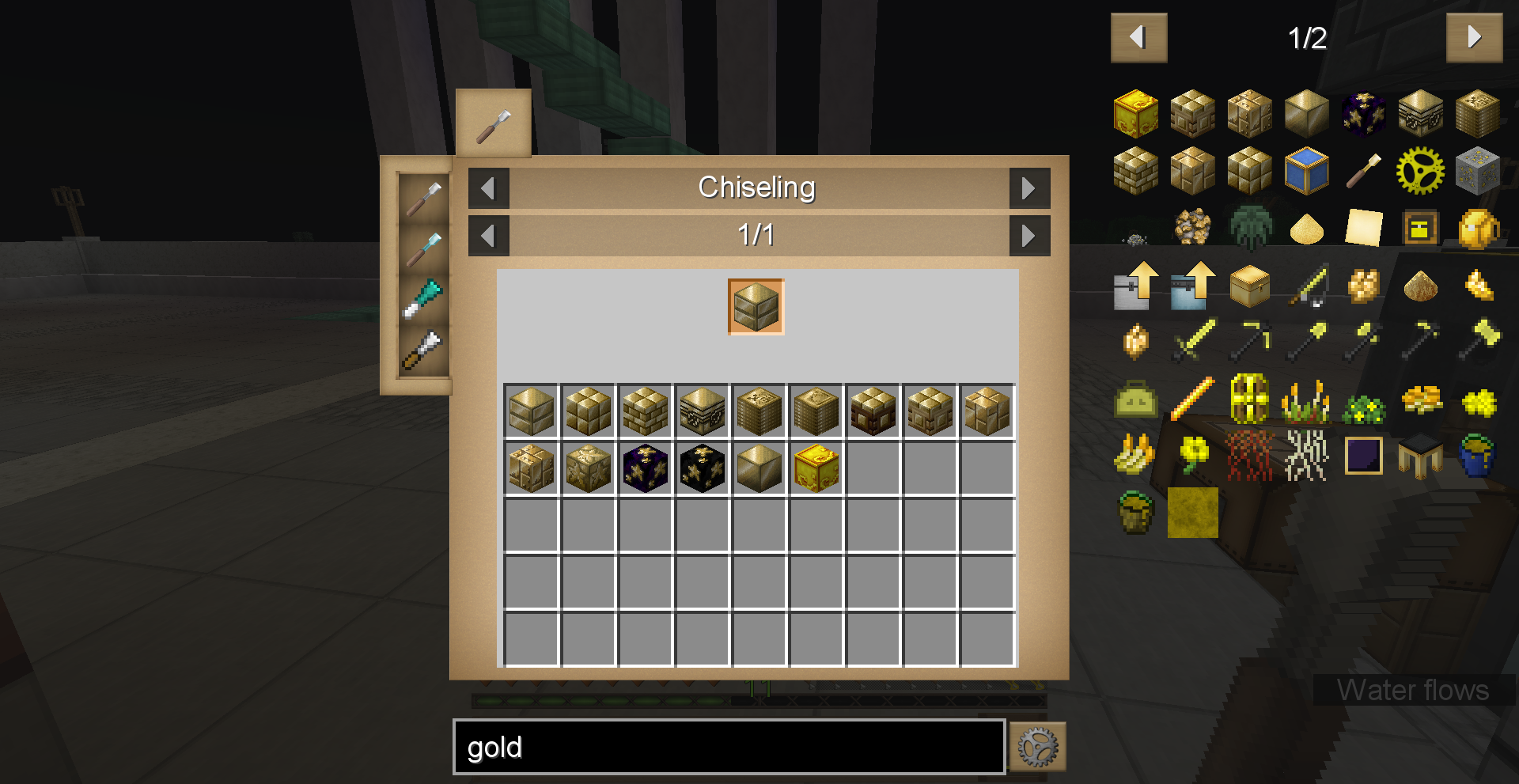This screenshot has height=784, width=1519.
Task: Click the chisel catalyst tab above the recipe window
Action: [491, 123]
